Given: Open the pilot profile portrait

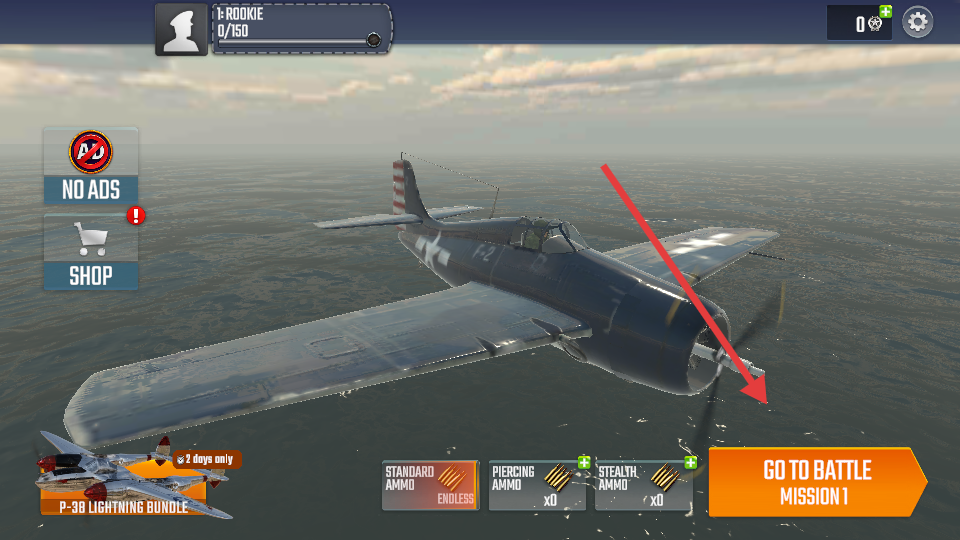Looking at the screenshot, I should tap(181, 29).
